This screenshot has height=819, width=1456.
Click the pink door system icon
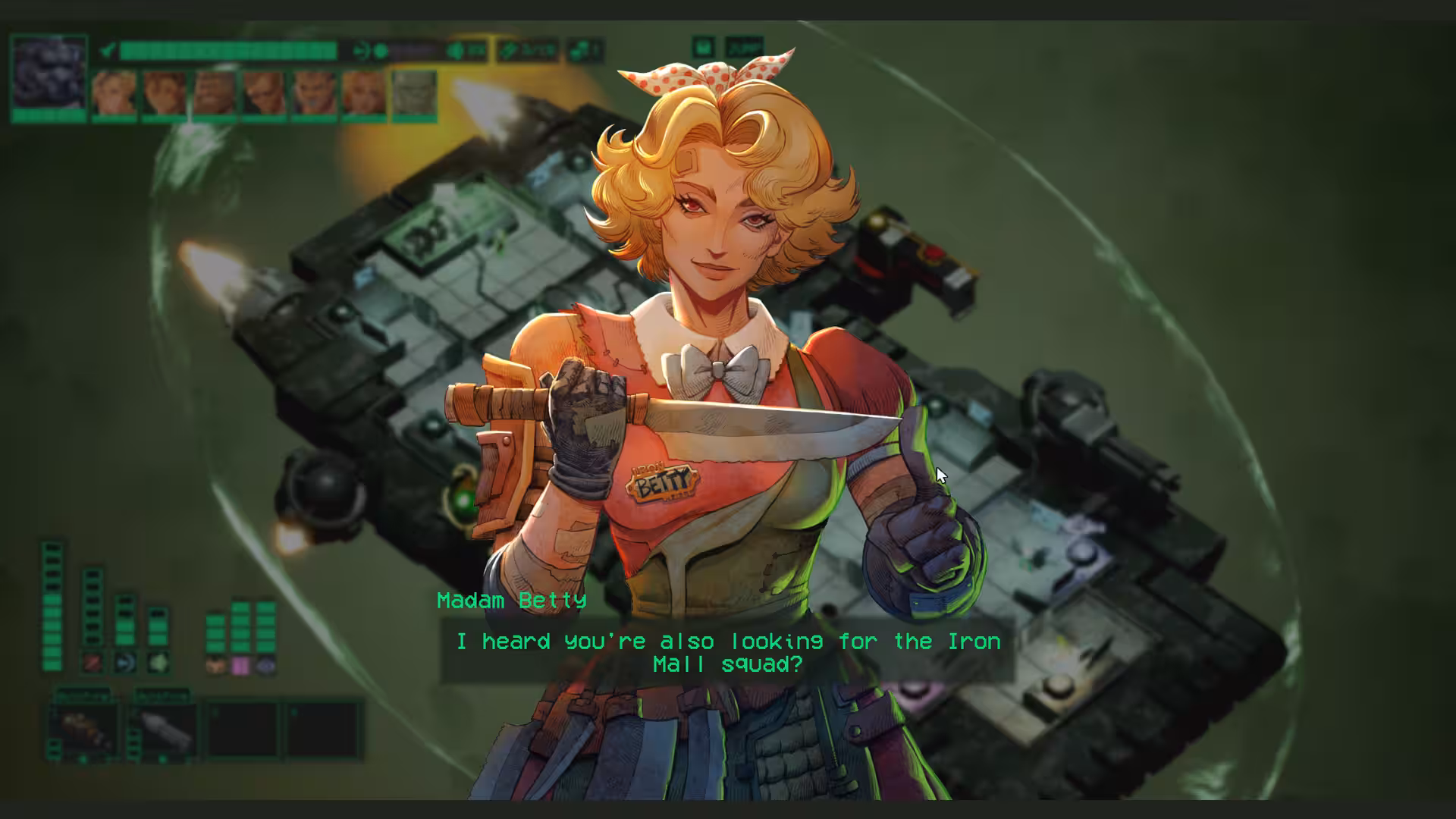(240, 666)
